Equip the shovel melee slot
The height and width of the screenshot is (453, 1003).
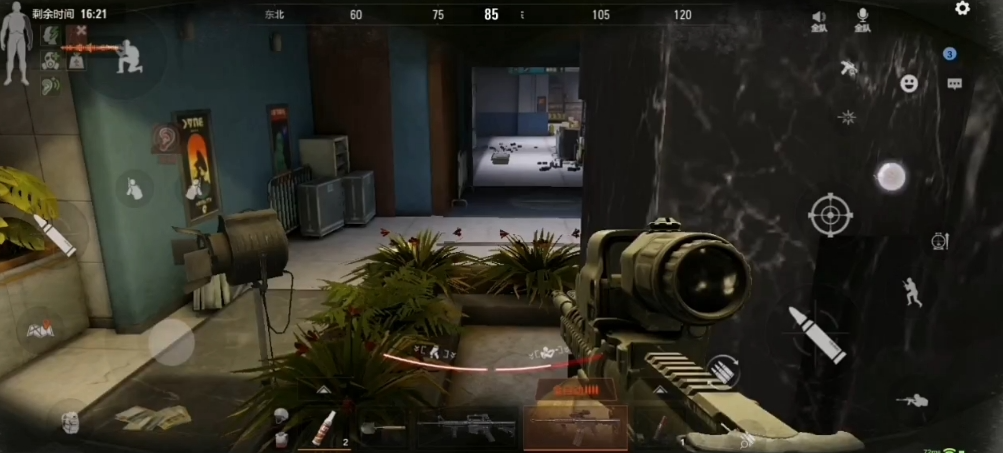point(381,428)
